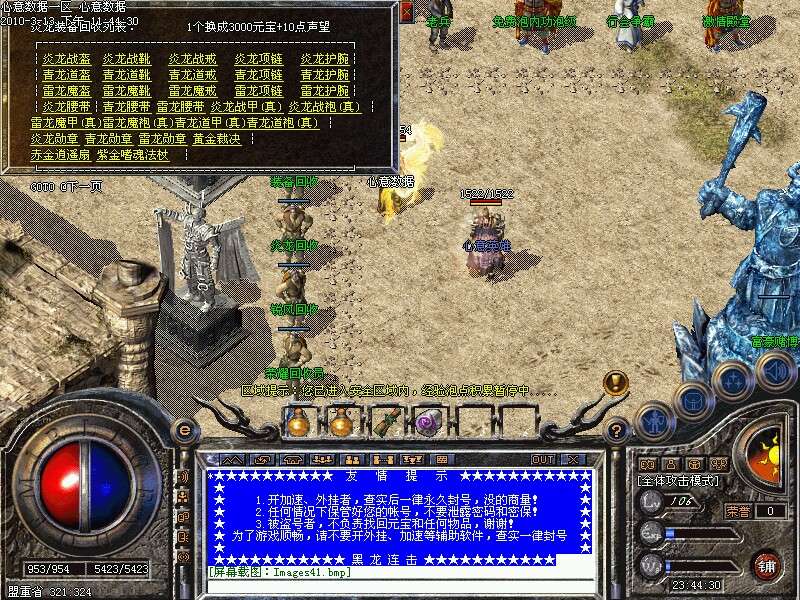
Task: Close the game with the X button
Action: point(574,459)
